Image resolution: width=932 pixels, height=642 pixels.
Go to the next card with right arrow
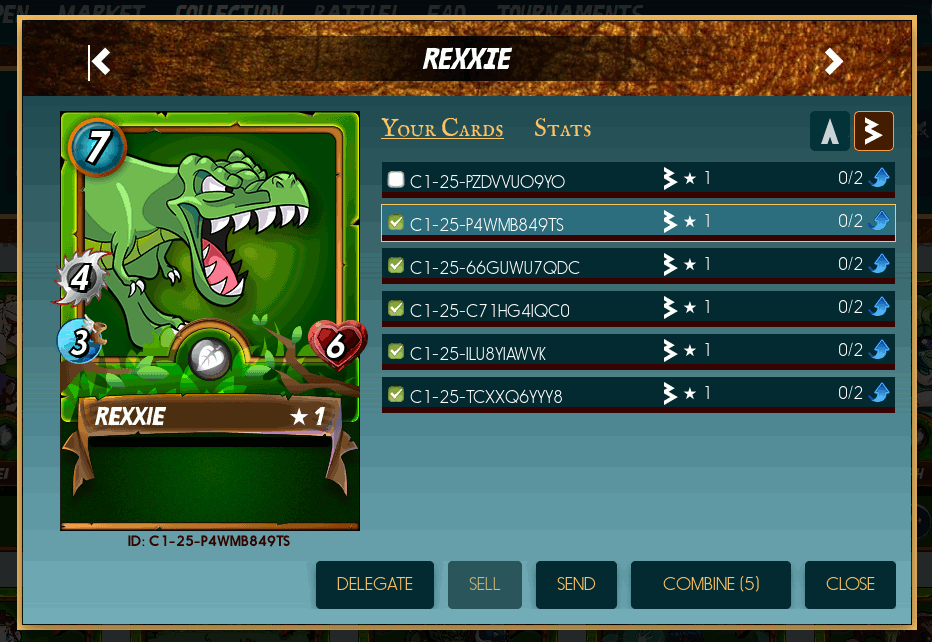834,61
